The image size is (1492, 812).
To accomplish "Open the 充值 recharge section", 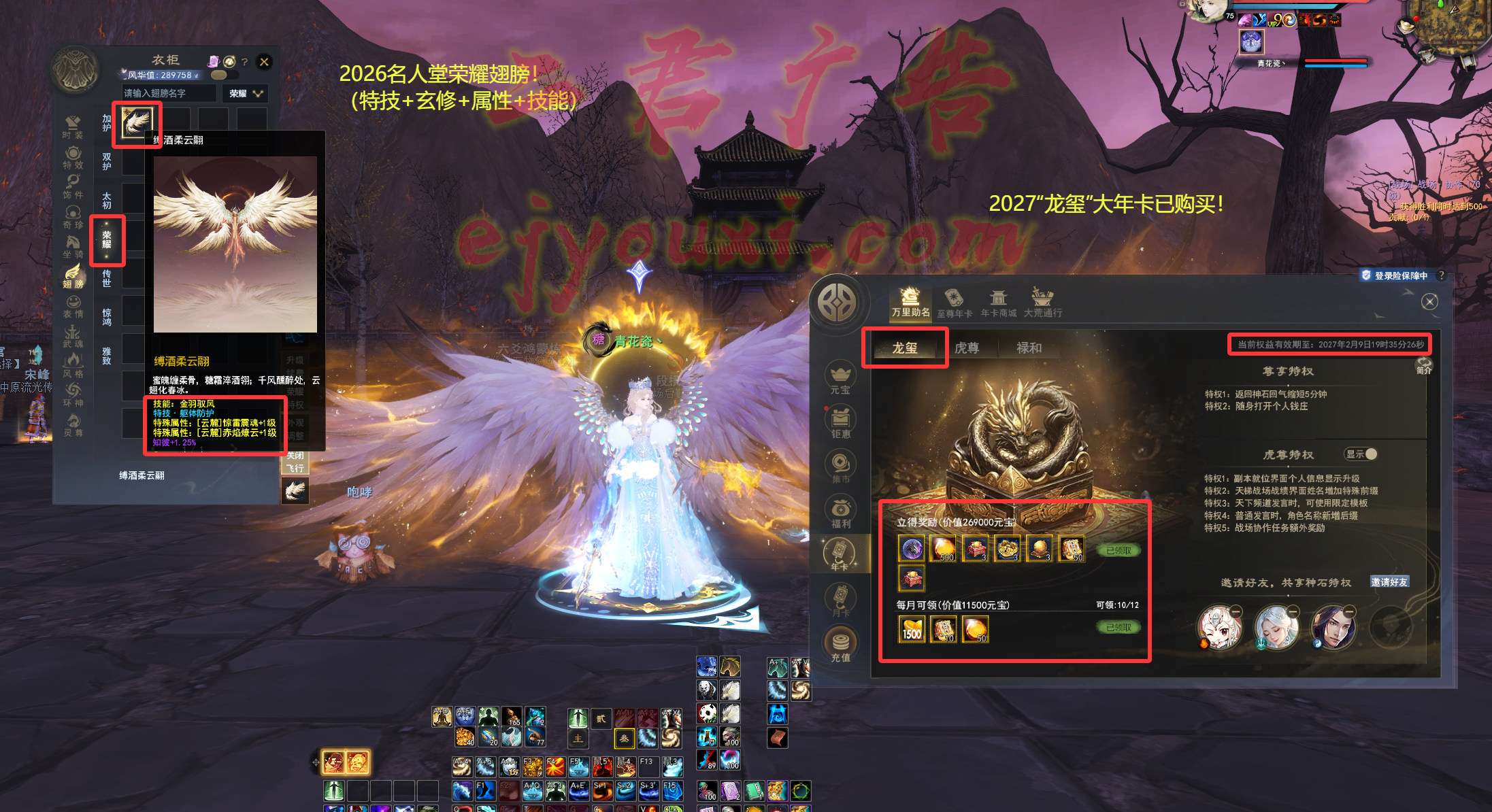I will (841, 645).
